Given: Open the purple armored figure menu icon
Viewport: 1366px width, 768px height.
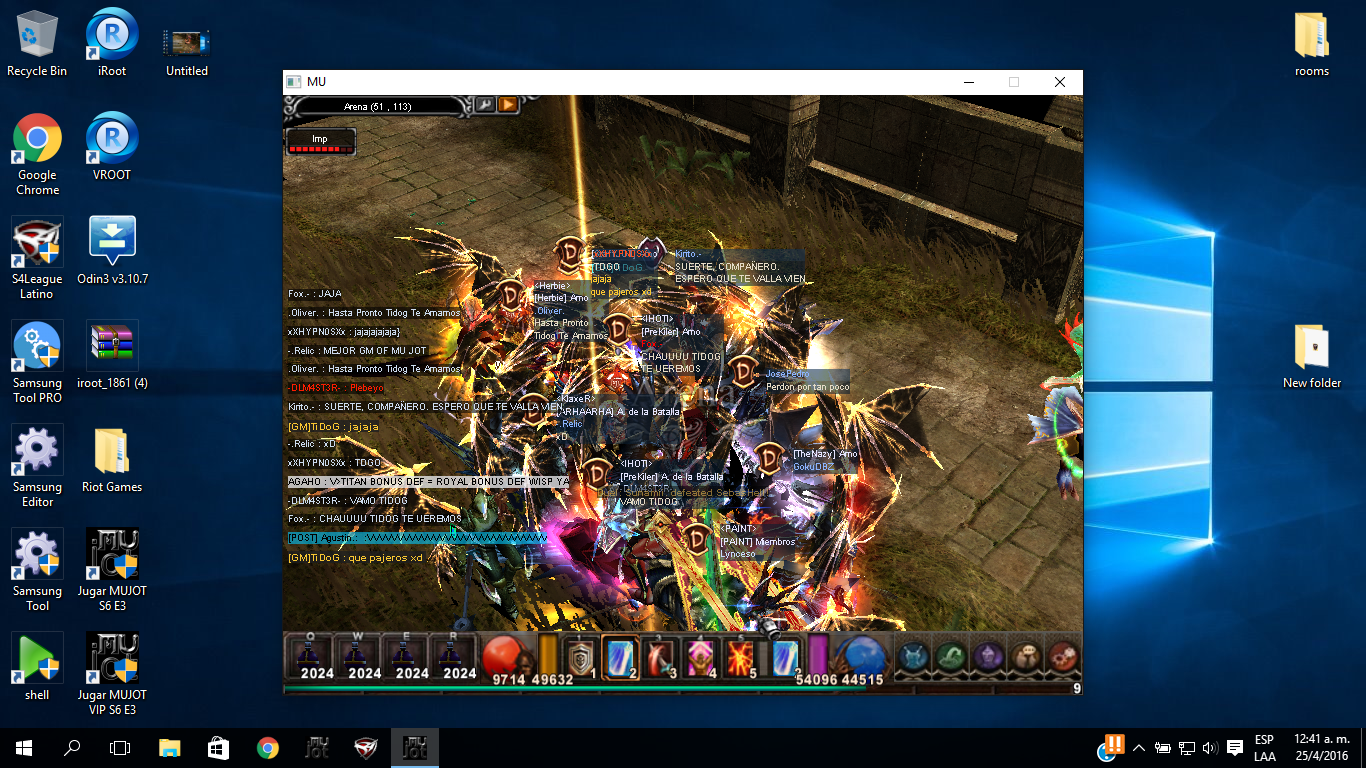Looking at the screenshot, I should (x=988, y=656).
